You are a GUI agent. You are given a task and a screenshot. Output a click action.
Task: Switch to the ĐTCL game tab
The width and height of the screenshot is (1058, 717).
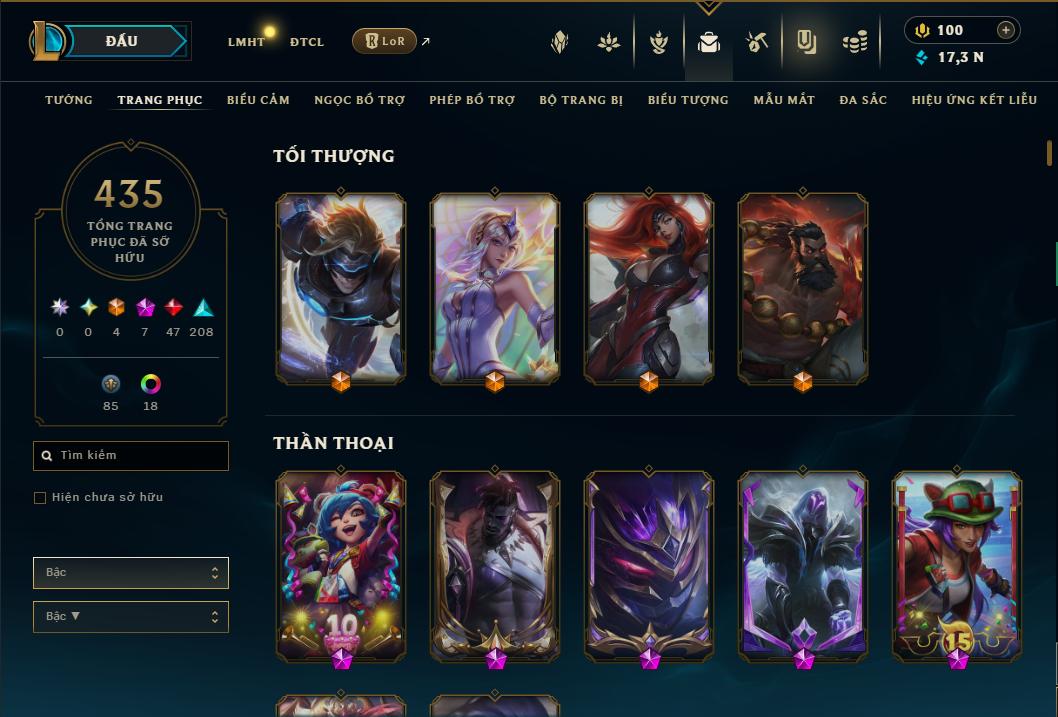307,42
